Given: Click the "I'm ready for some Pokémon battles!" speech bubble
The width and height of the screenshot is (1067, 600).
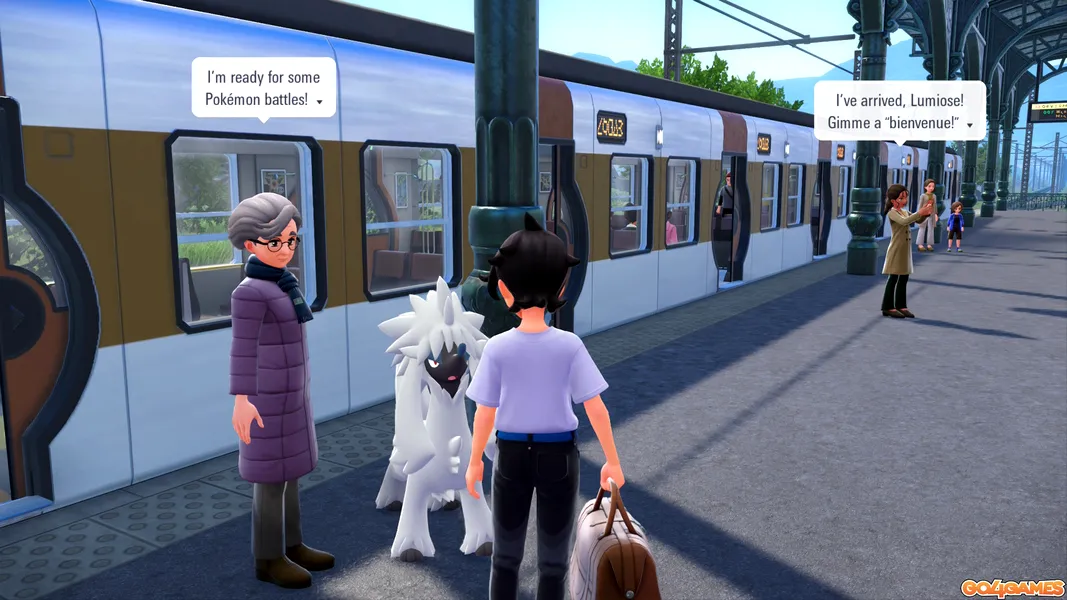Looking at the screenshot, I should coord(263,88).
